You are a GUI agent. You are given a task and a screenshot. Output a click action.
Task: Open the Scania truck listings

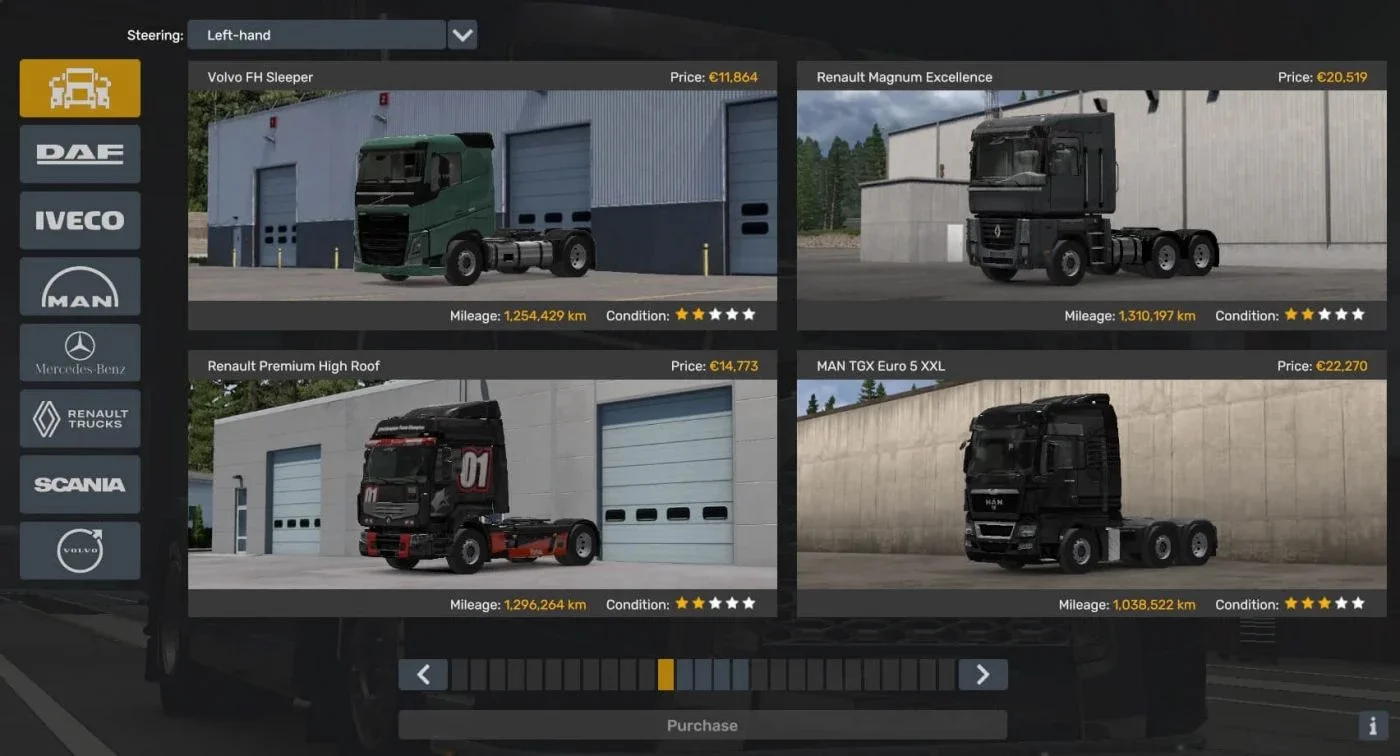pos(79,484)
